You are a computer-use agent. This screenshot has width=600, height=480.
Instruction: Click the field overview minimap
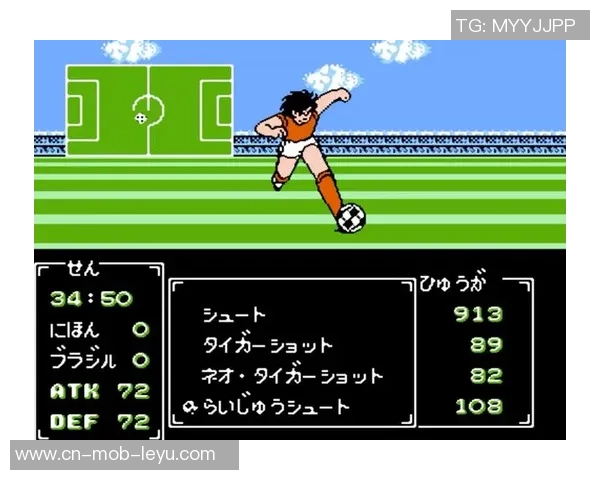pos(149,110)
